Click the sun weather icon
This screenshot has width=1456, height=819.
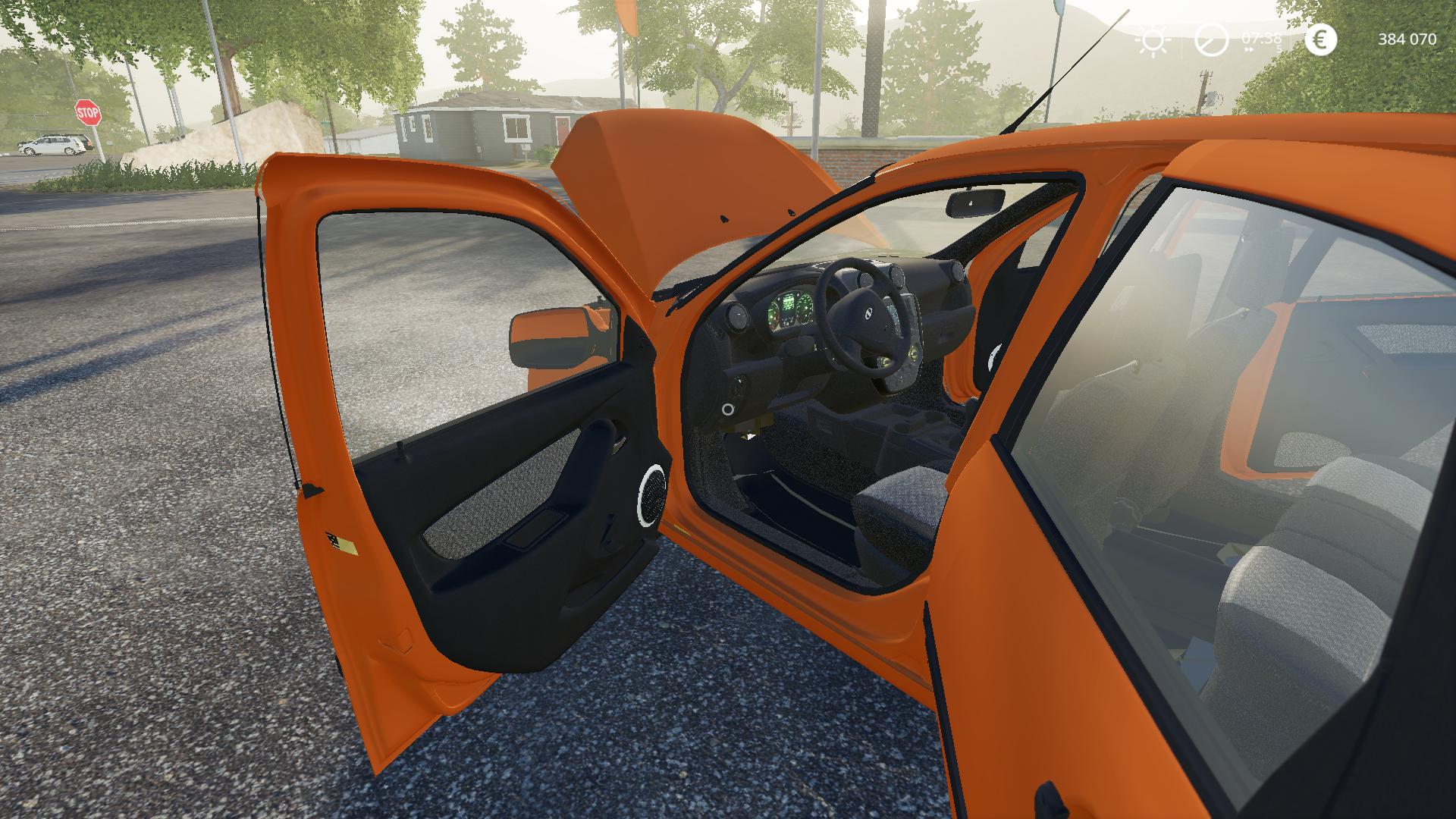(x=1153, y=40)
